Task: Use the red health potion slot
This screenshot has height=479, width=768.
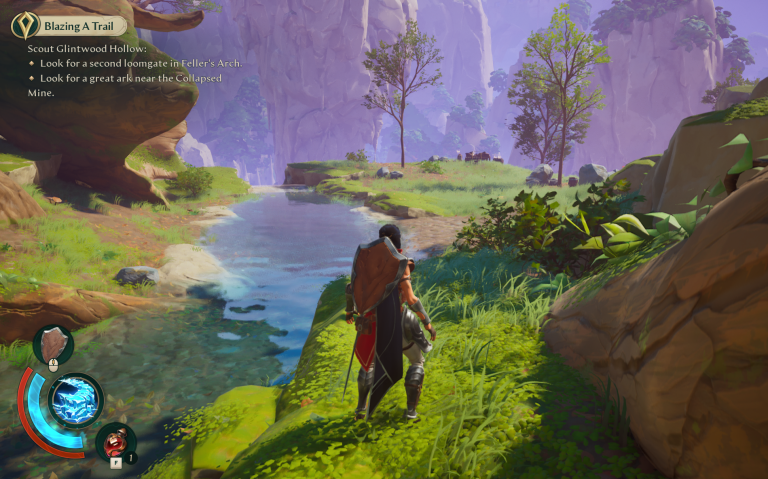Action: [x=116, y=441]
